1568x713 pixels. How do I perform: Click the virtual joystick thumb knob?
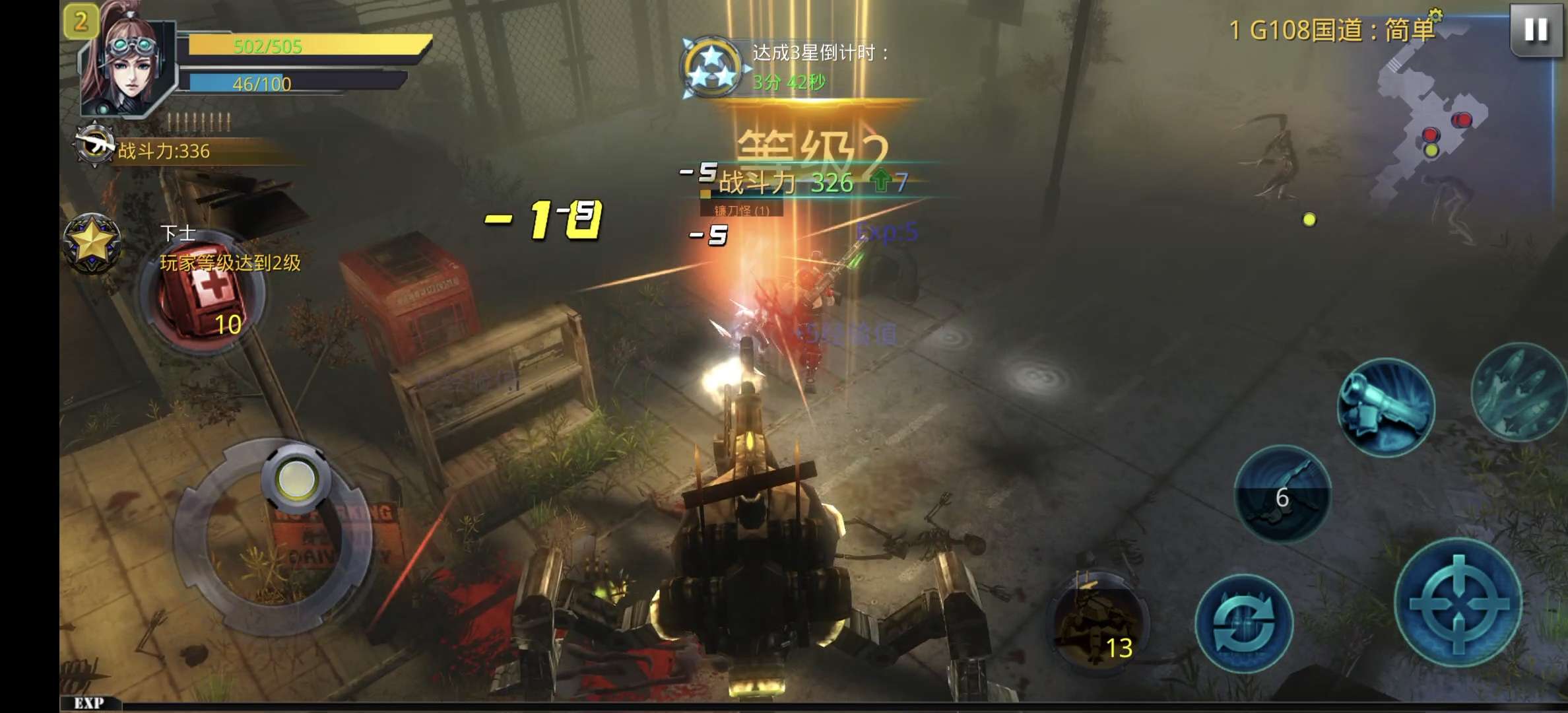pos(296,478)
